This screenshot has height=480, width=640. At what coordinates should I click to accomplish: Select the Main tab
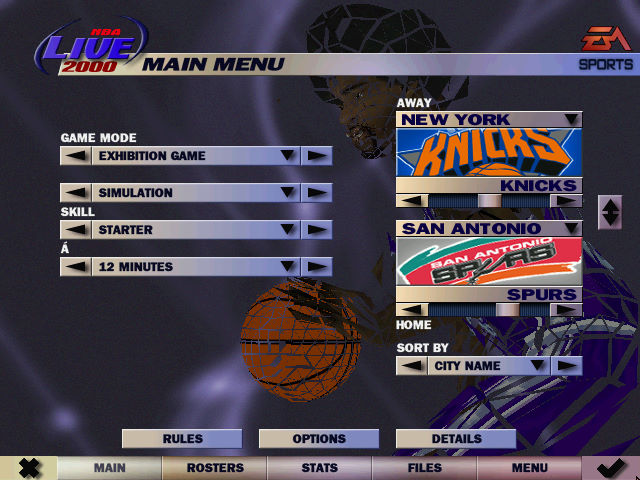[x=109, y=468]
